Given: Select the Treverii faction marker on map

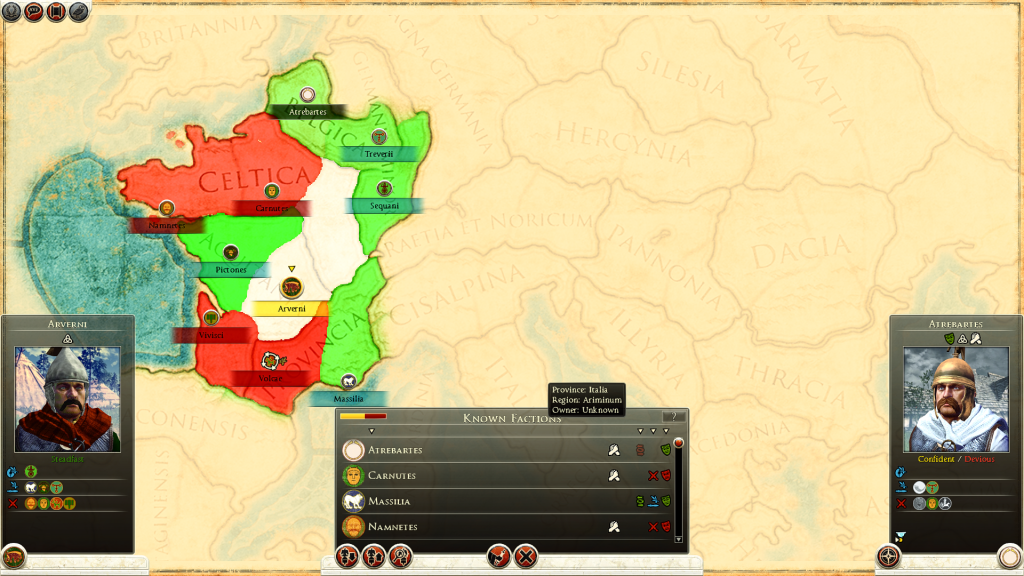Looking at the screenshot, I should click(x=379, y=137).
